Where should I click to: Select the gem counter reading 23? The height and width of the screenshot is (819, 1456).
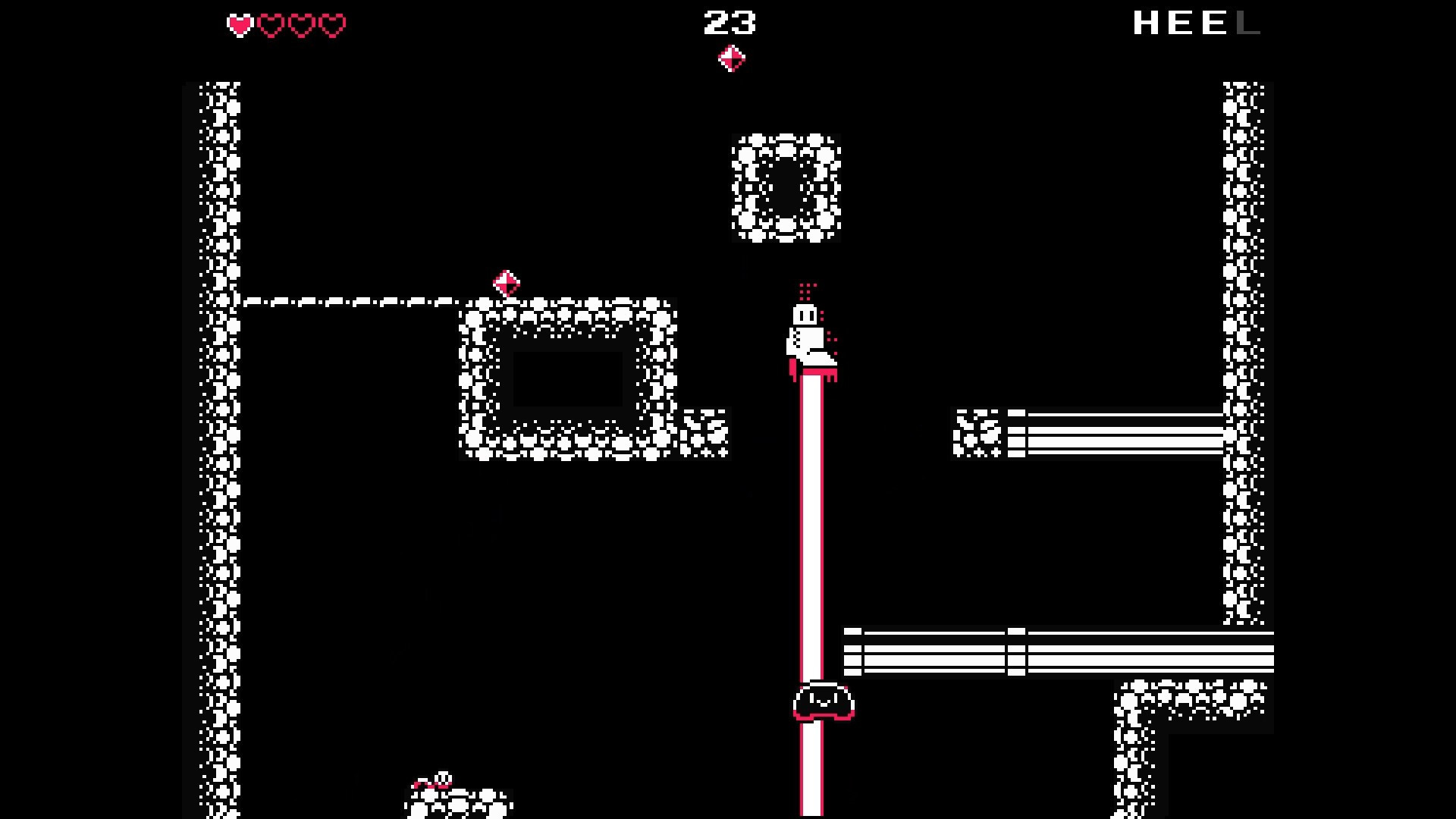tap(730, 23)
